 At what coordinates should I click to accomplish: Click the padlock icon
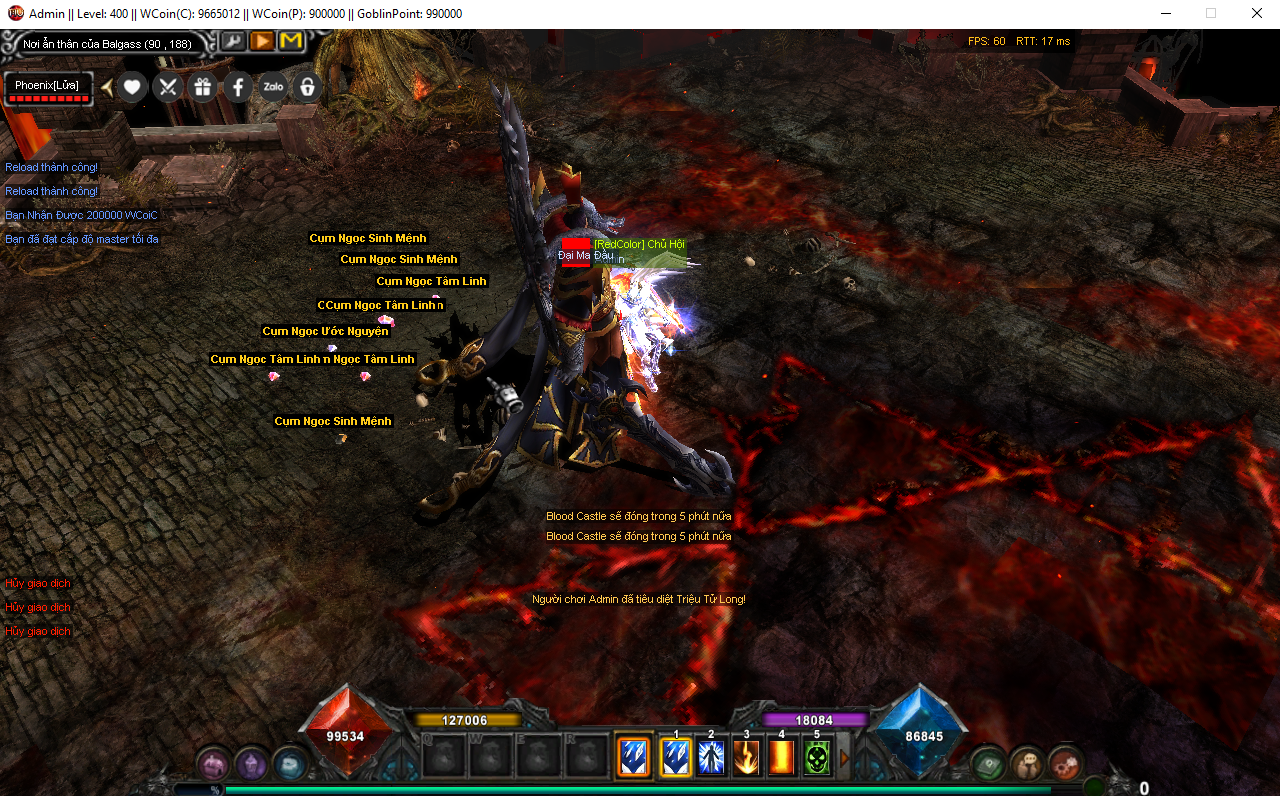click(x=308, y=87)
